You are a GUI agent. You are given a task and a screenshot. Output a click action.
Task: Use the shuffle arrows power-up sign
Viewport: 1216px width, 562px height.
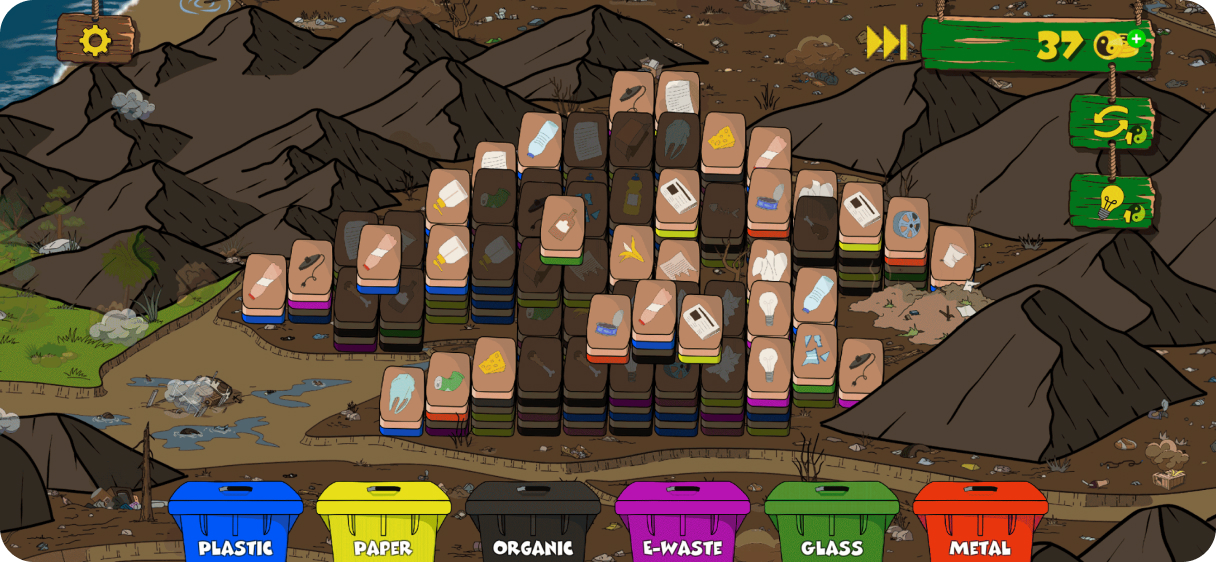tap(1110, 122)
